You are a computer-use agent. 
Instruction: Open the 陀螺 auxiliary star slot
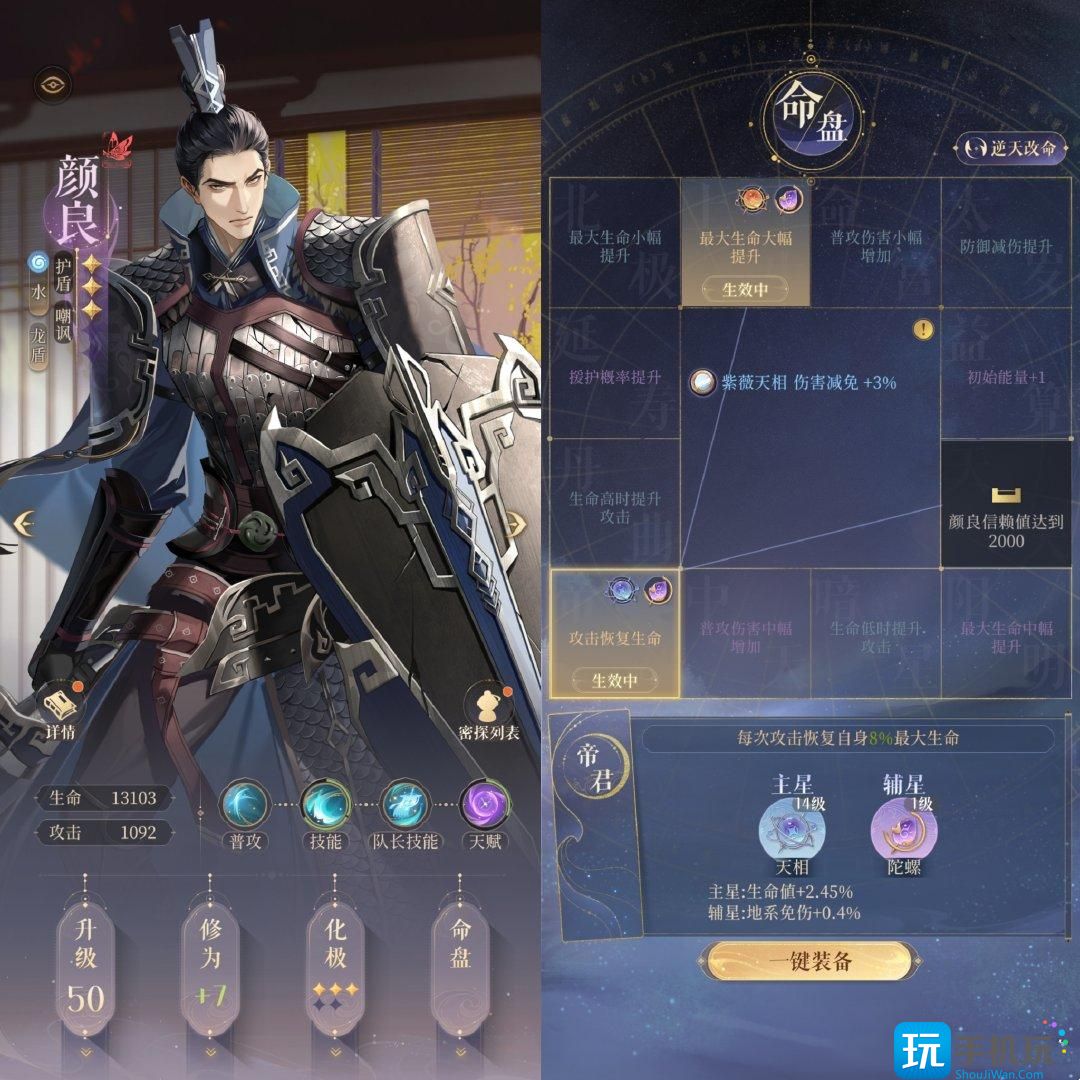click(x=903, y=832)
